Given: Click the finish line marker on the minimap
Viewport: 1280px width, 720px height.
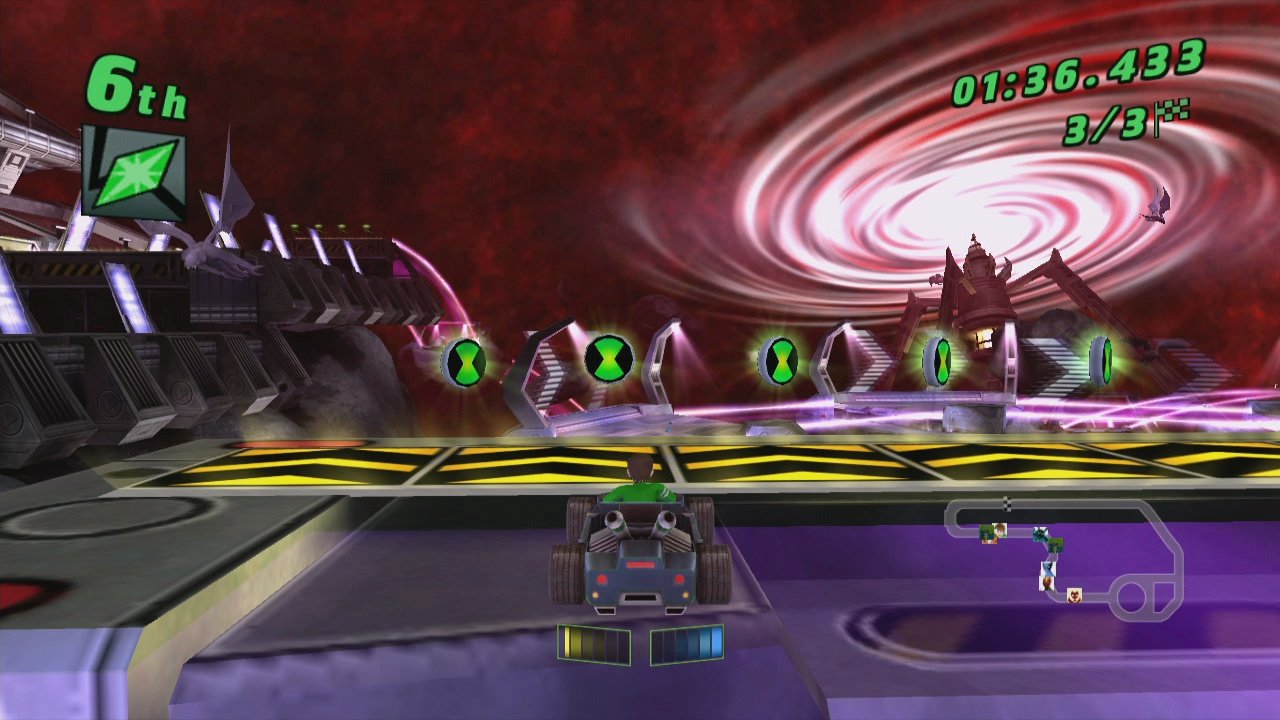Looking at the screenshot, I should [1007, 504].
